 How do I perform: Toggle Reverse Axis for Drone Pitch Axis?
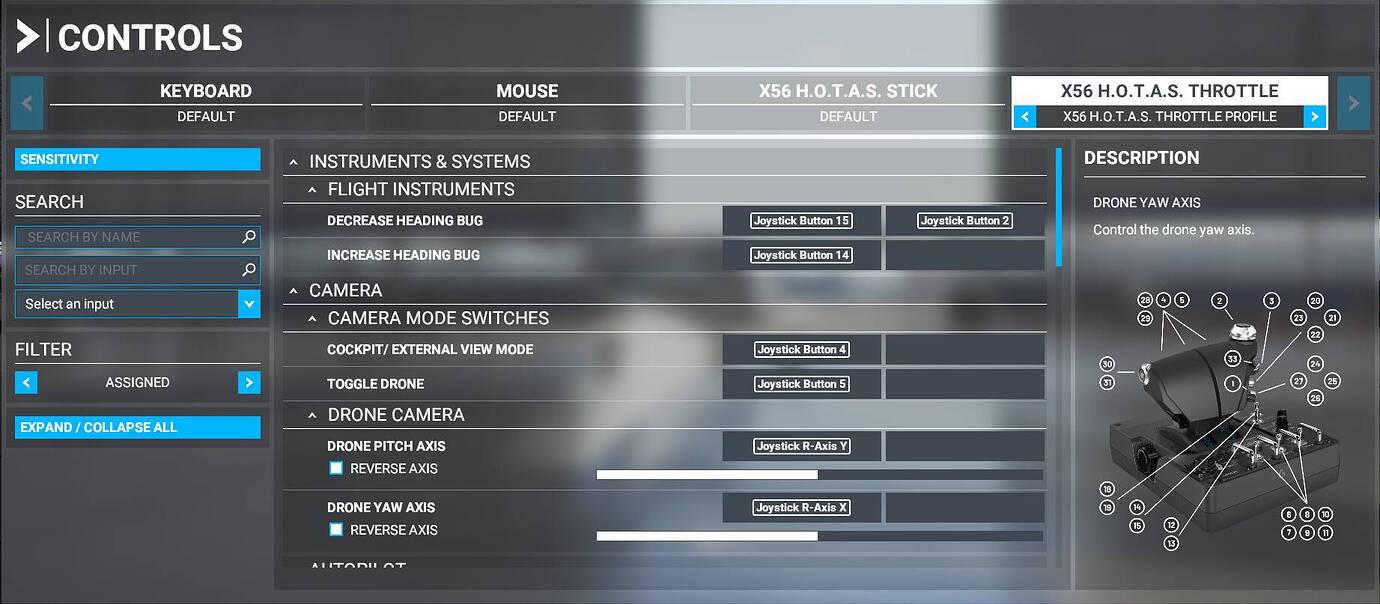coord(336,468)
